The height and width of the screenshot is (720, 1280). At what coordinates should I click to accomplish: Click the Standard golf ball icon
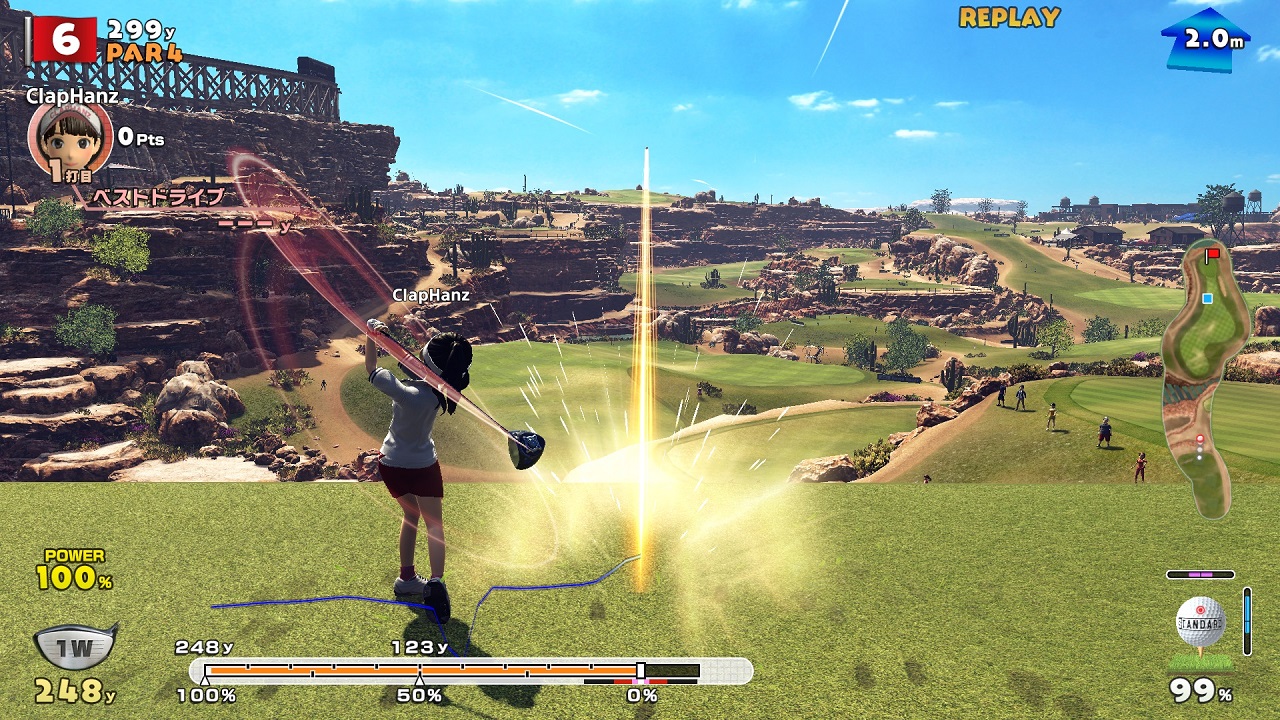1200,624
